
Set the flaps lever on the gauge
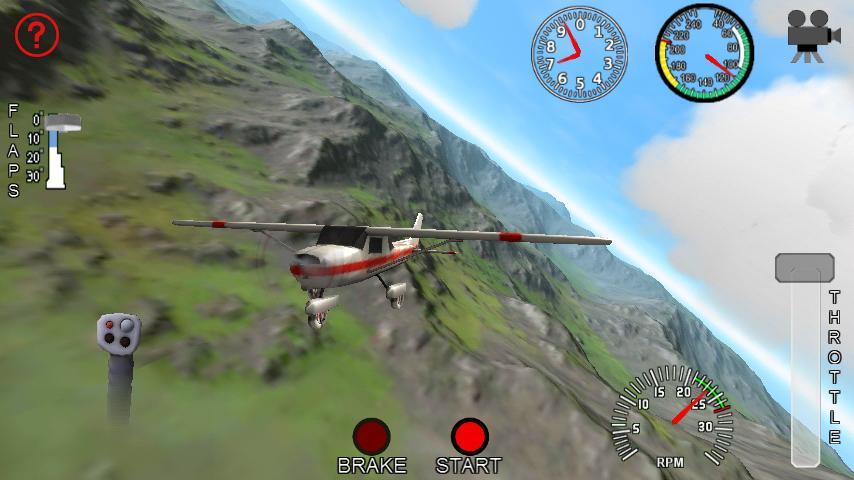tap(66, 122)
